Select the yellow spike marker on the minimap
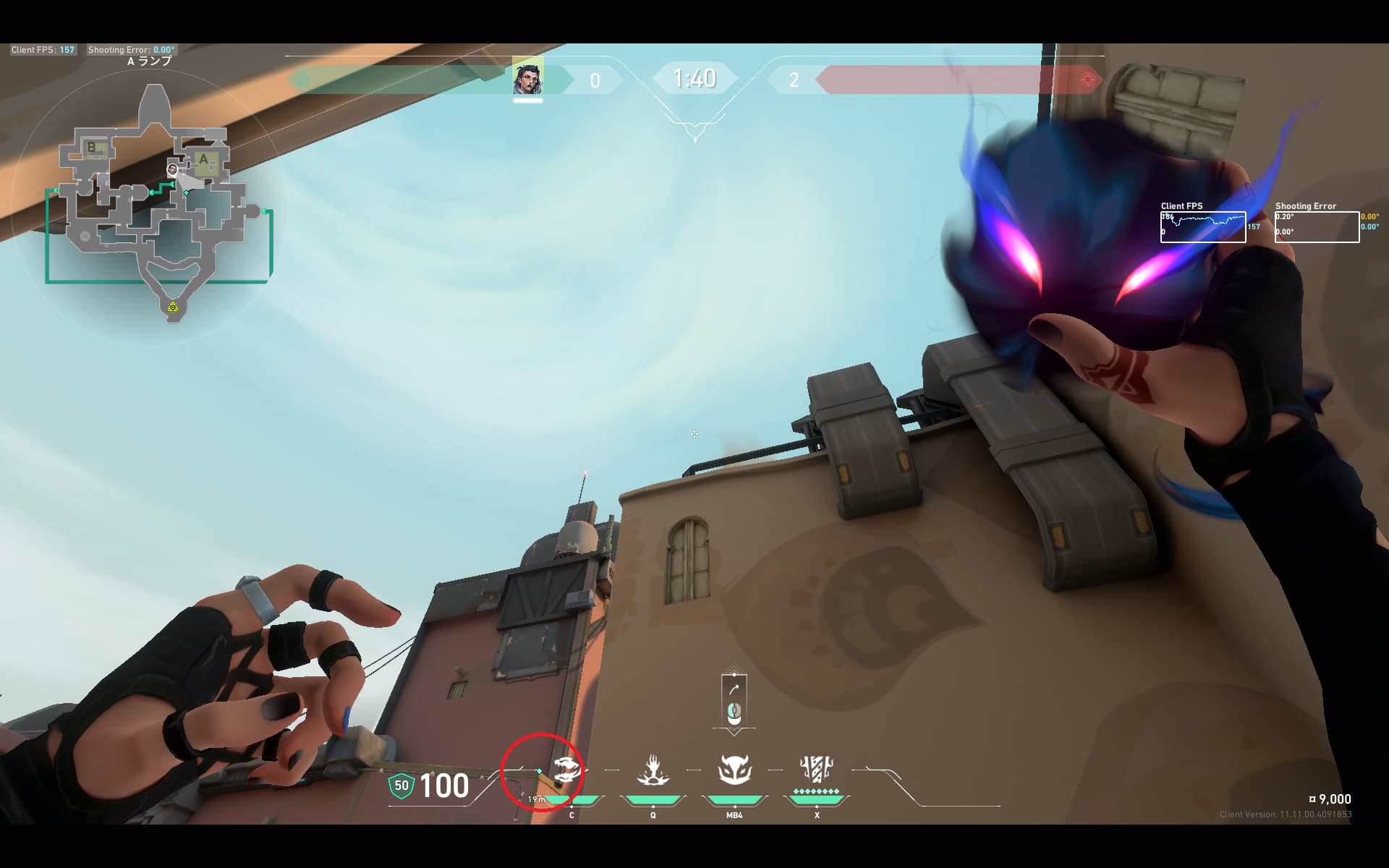This screenshot has height=868, width=1389. 173,307
